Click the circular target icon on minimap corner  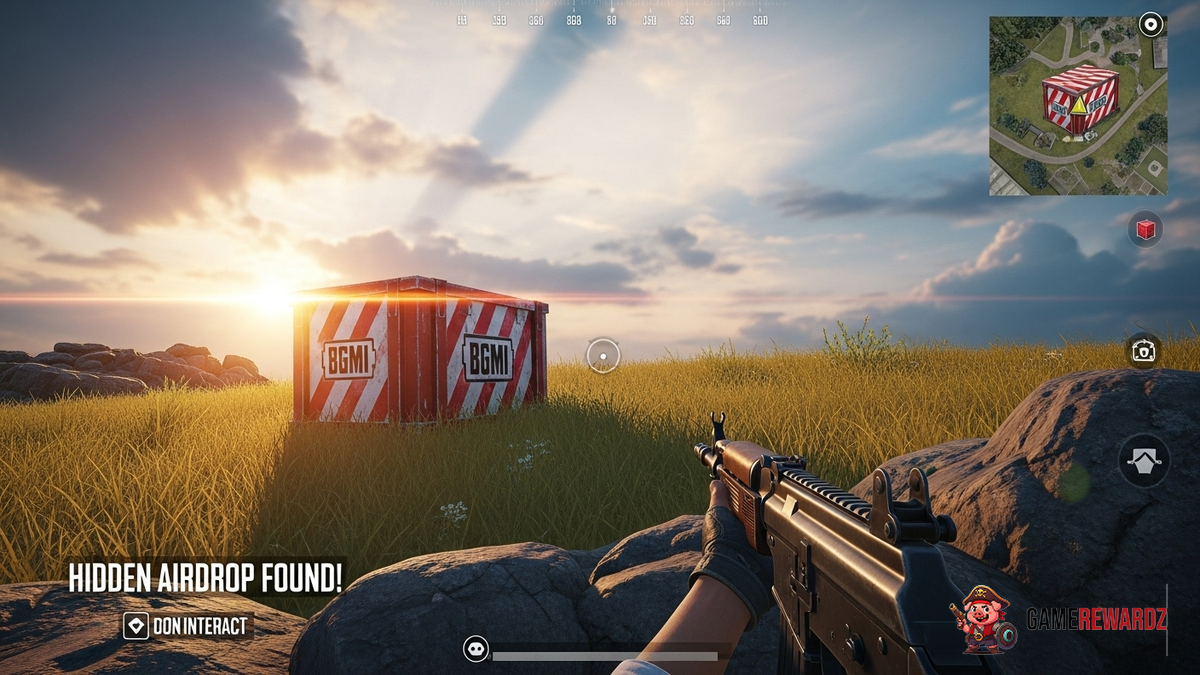click(x=1151, y=25)
